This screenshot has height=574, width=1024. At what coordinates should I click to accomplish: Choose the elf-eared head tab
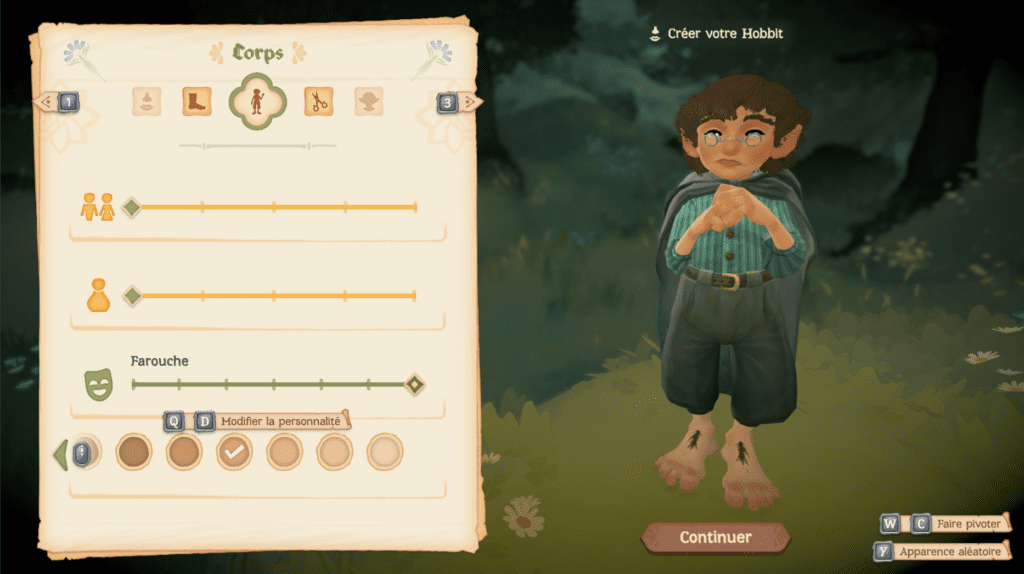[x=369, y=101]
